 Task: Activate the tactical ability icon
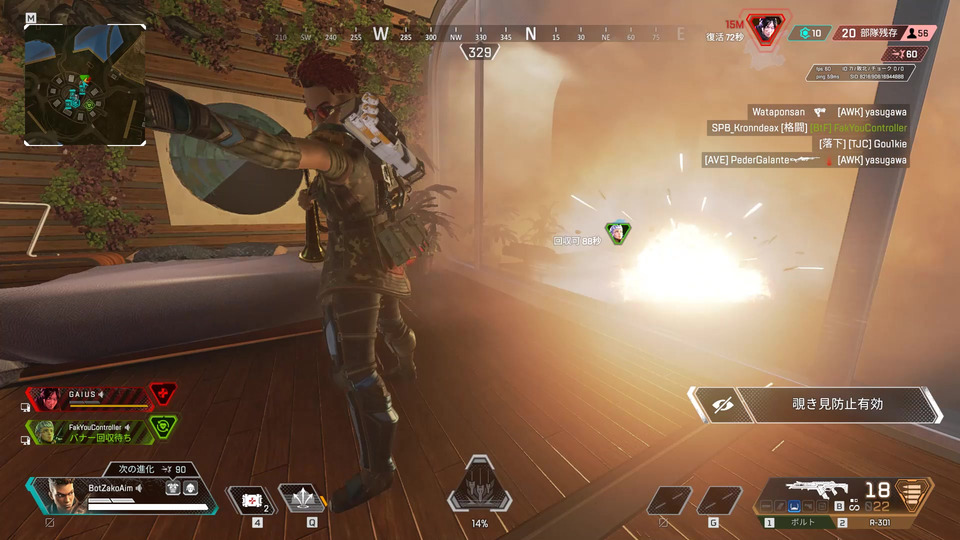tap(300, 498)
